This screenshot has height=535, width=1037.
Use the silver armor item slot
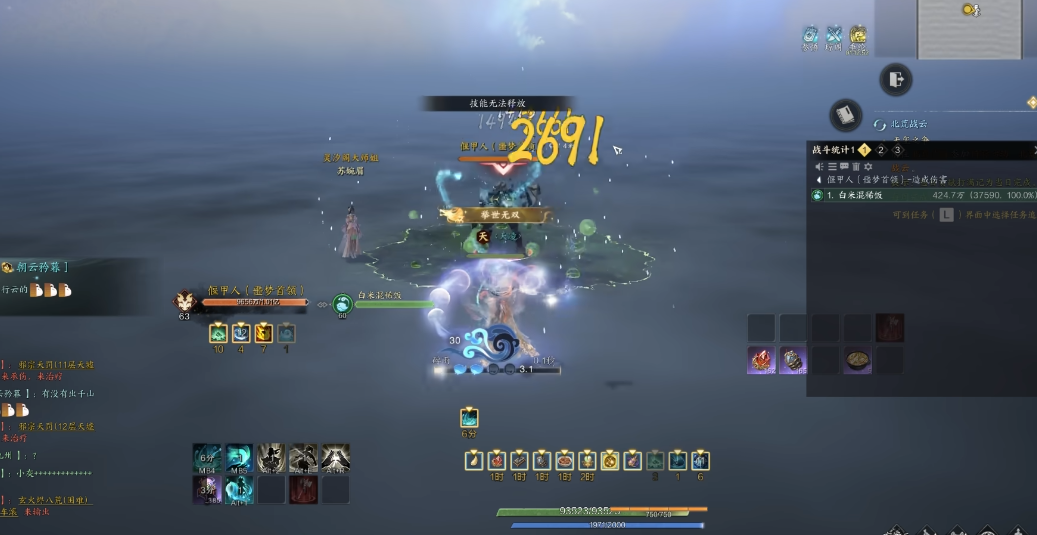(x=794, y=360)
